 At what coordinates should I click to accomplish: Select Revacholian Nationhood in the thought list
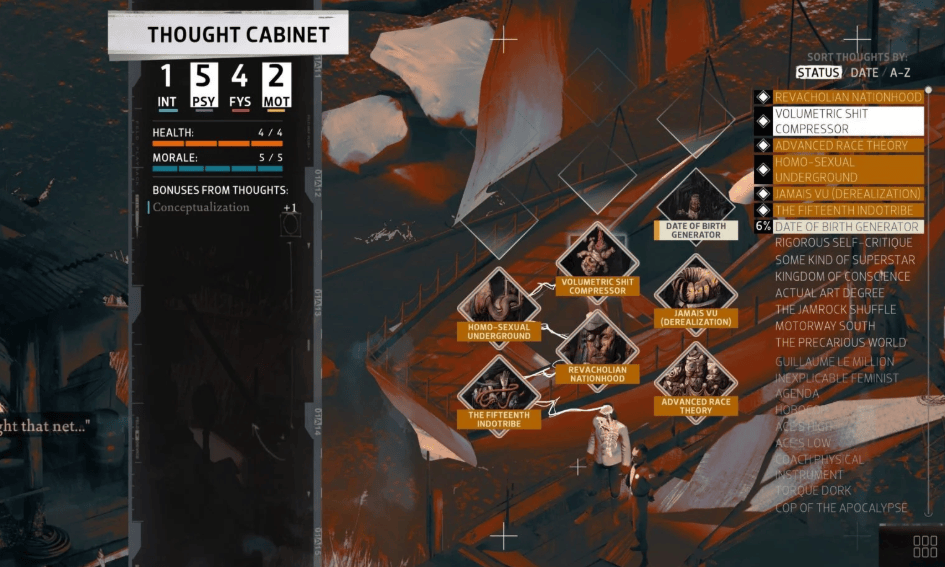point(848,97)
